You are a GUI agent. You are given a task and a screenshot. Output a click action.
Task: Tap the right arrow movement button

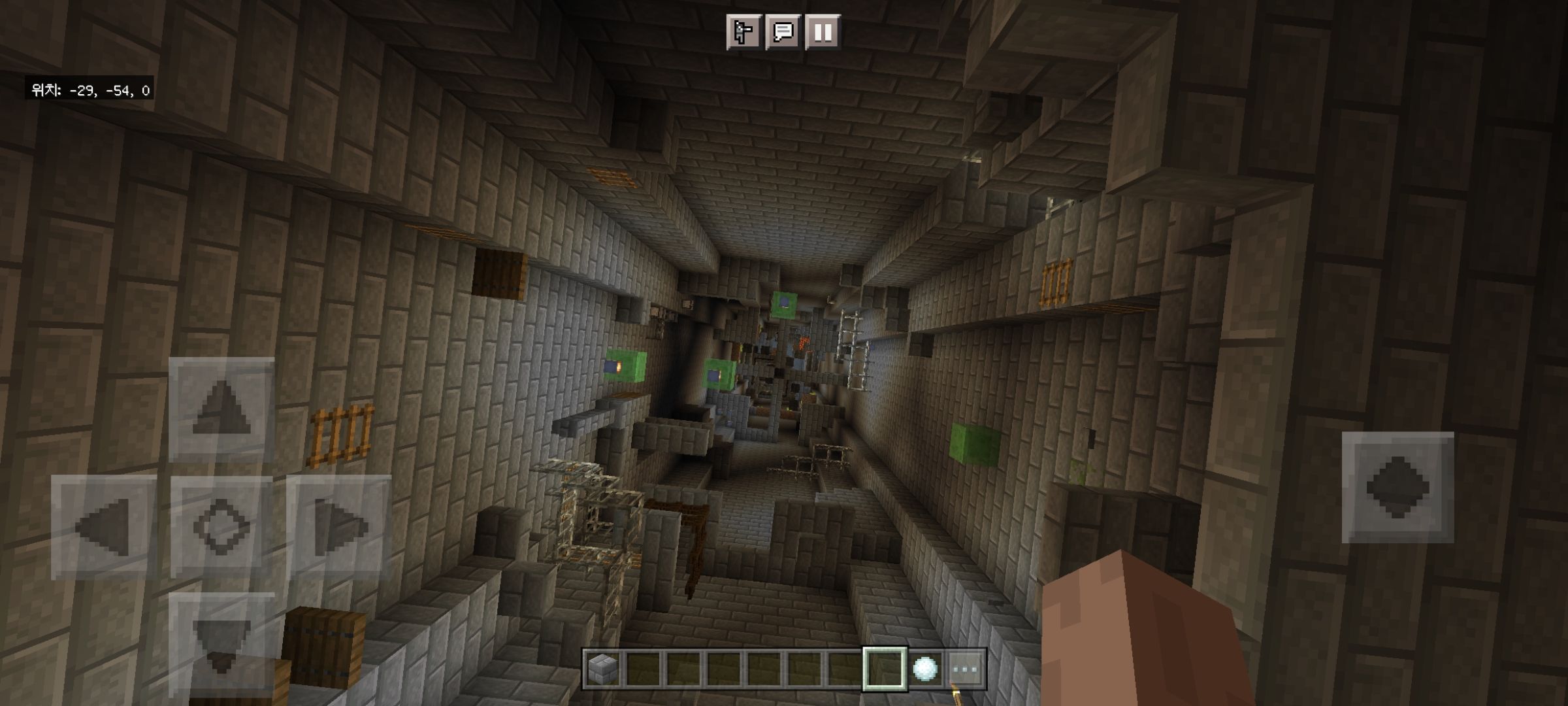(339, 526)
